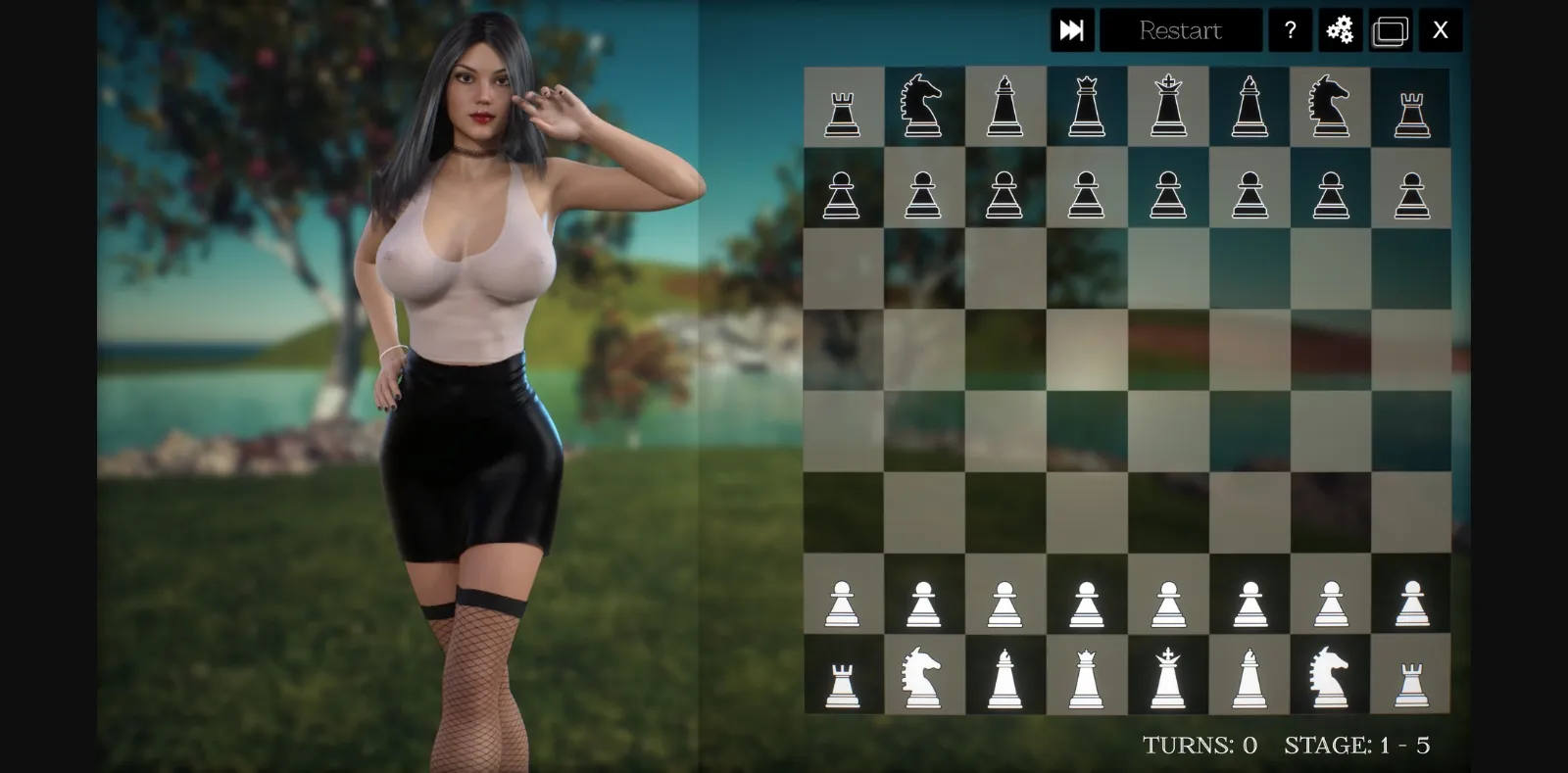Select the white queen piece
The height and width of the screenshot is (773, 1568).
(1087, 676)
